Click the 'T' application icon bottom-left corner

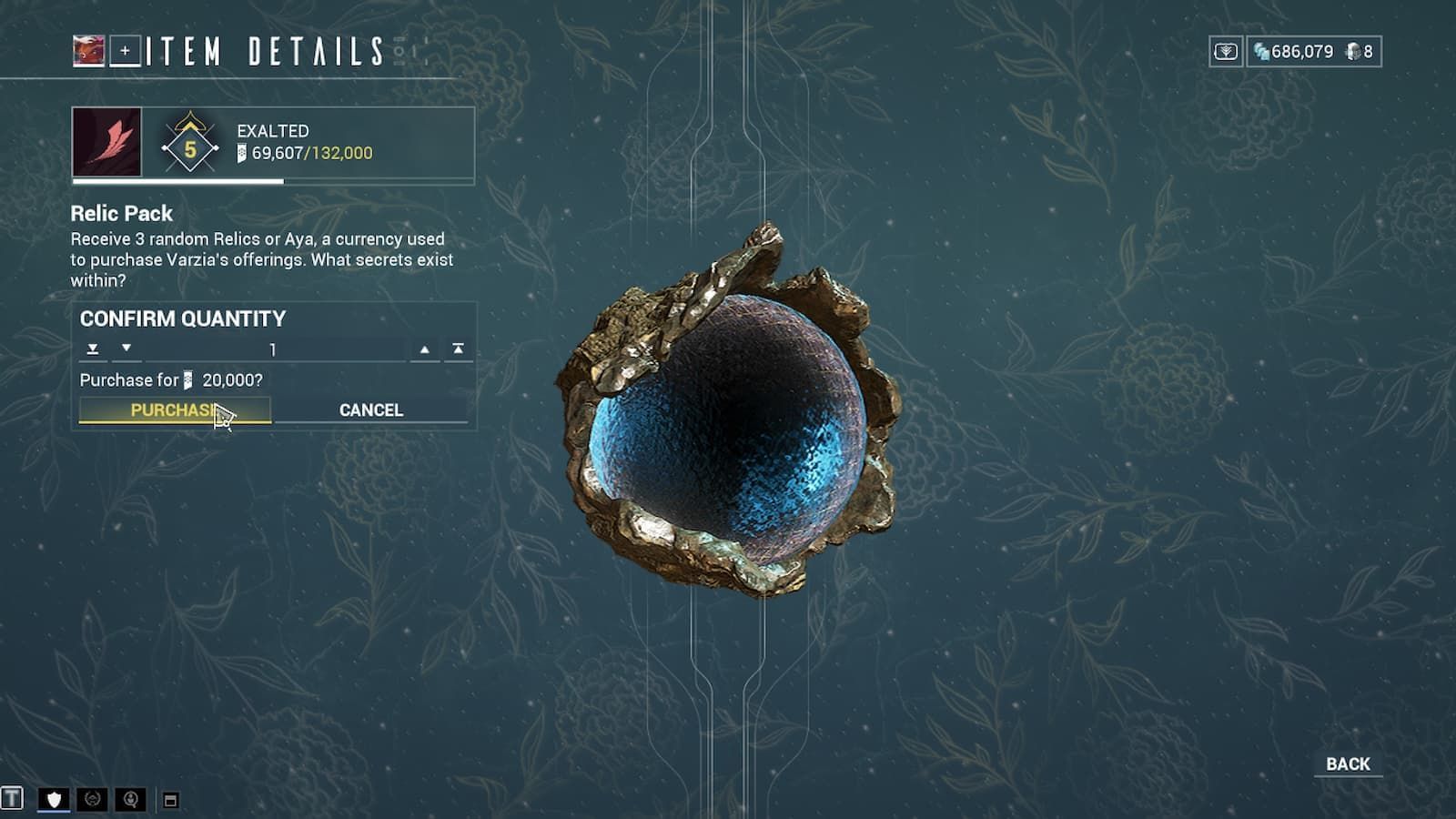[12, 798]
